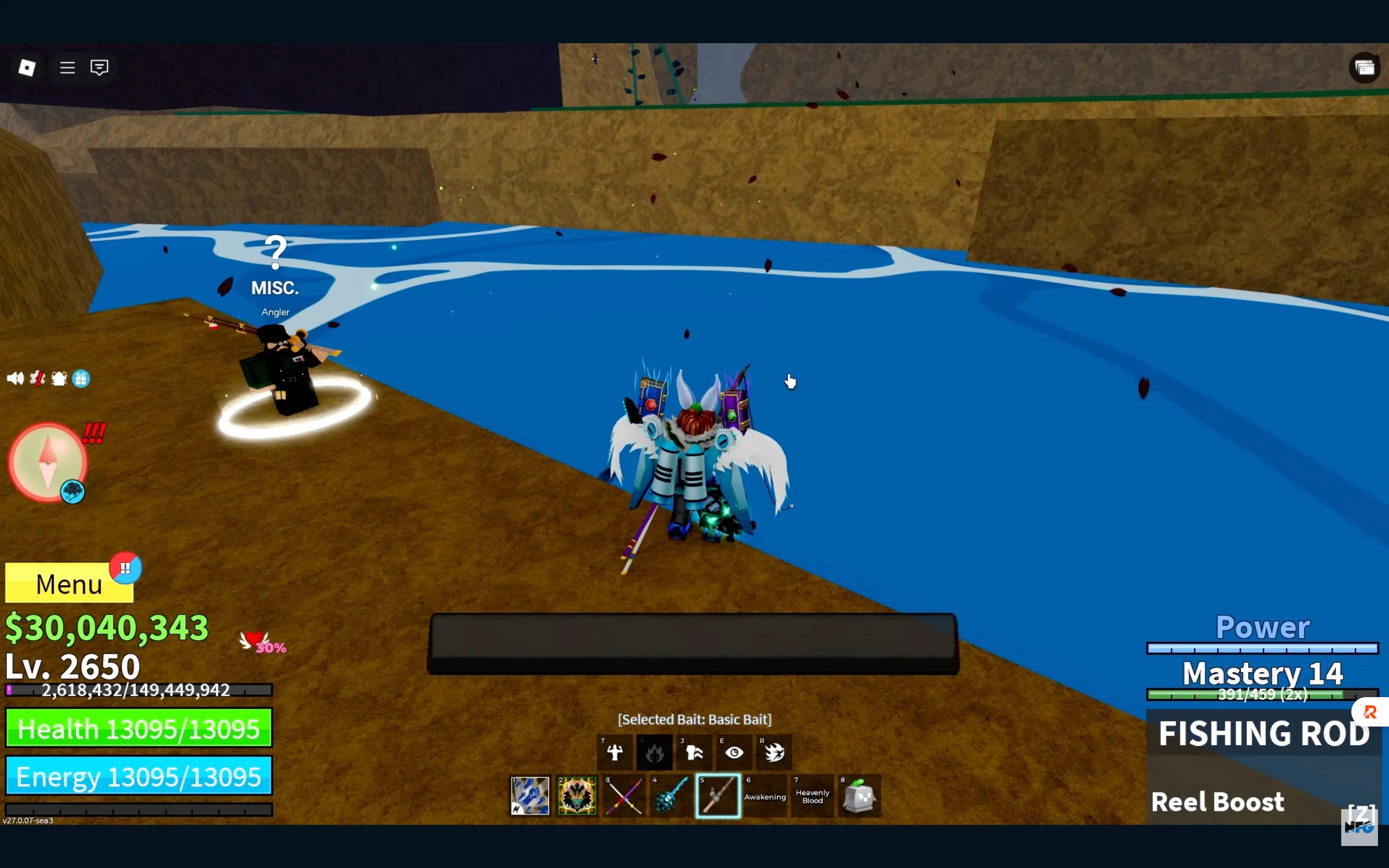Activate the R flash step ability

774,752
